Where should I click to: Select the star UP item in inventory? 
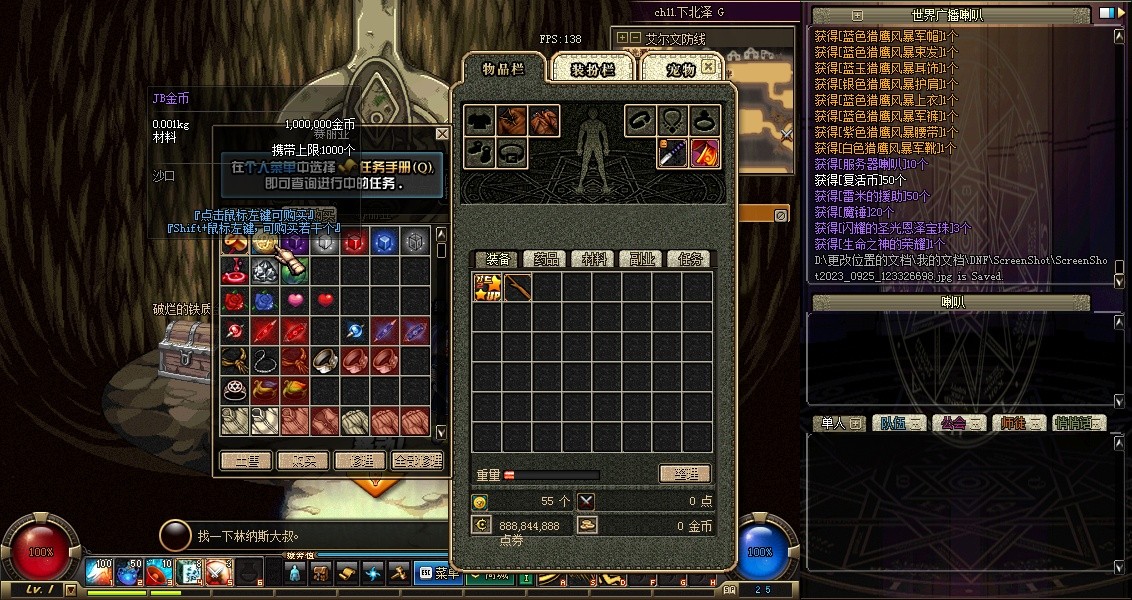(487, 288)
